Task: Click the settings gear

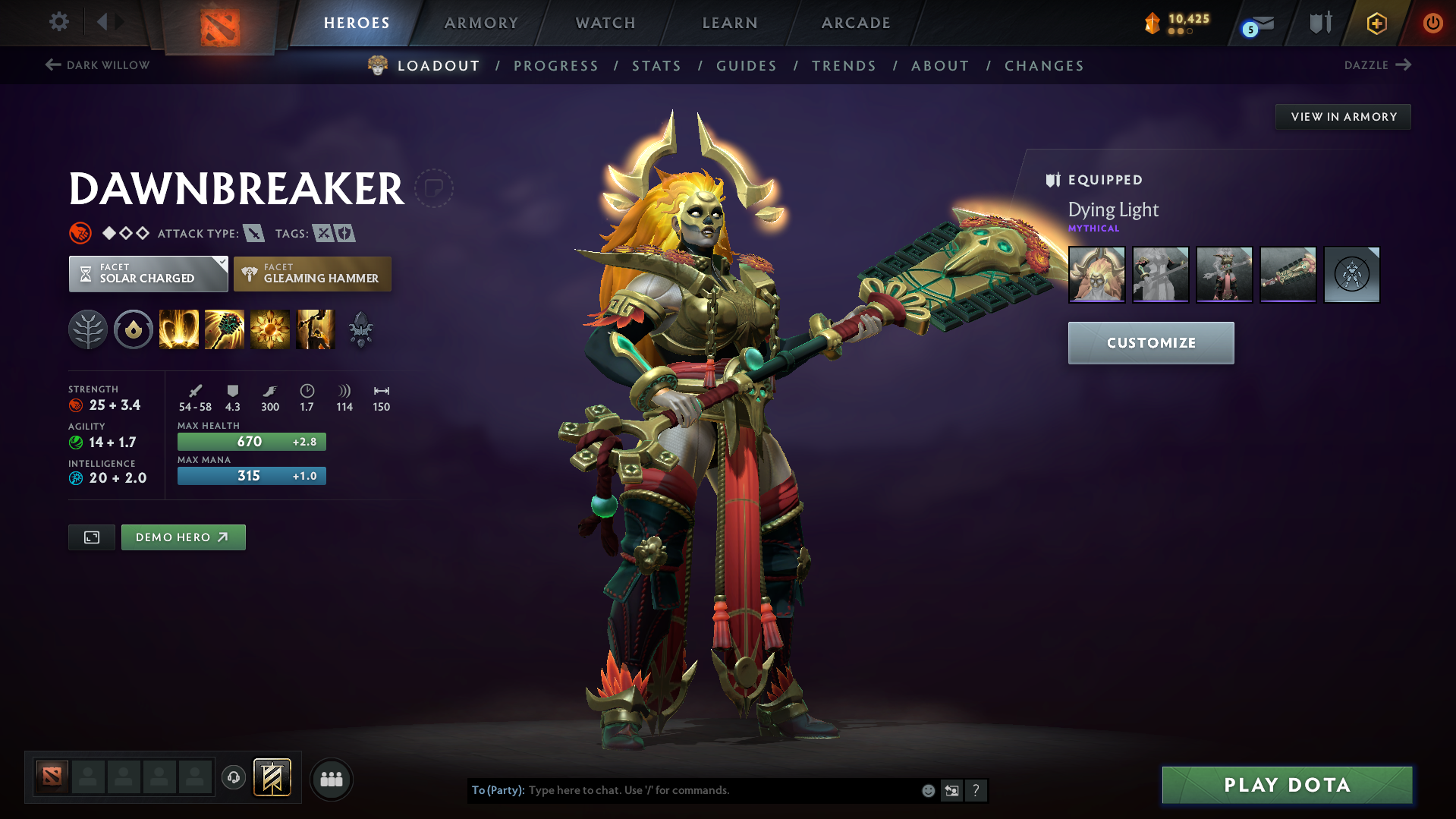Action: pyautogui.click(x=58, y=23)
